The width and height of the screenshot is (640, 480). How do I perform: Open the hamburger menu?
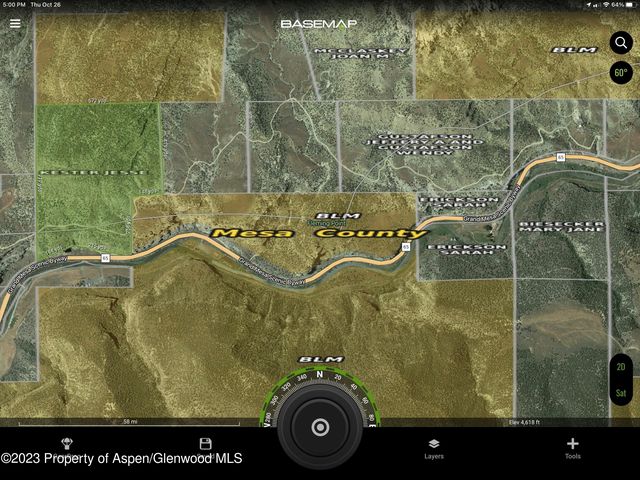click(14, 23)
